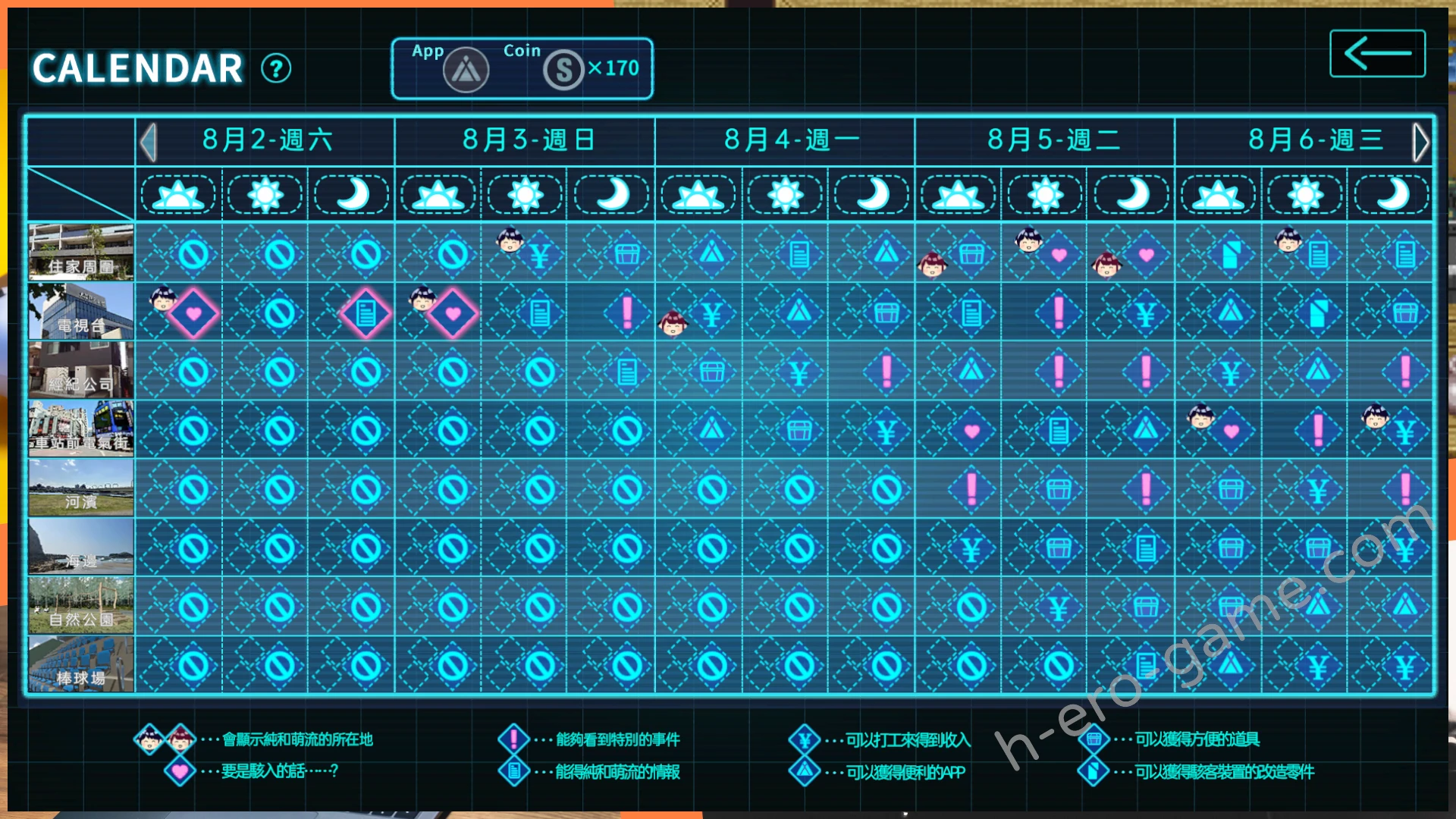
Task: Pick the 8月3 noon yen job at 住家周圍
Action: tap(539, 256)
